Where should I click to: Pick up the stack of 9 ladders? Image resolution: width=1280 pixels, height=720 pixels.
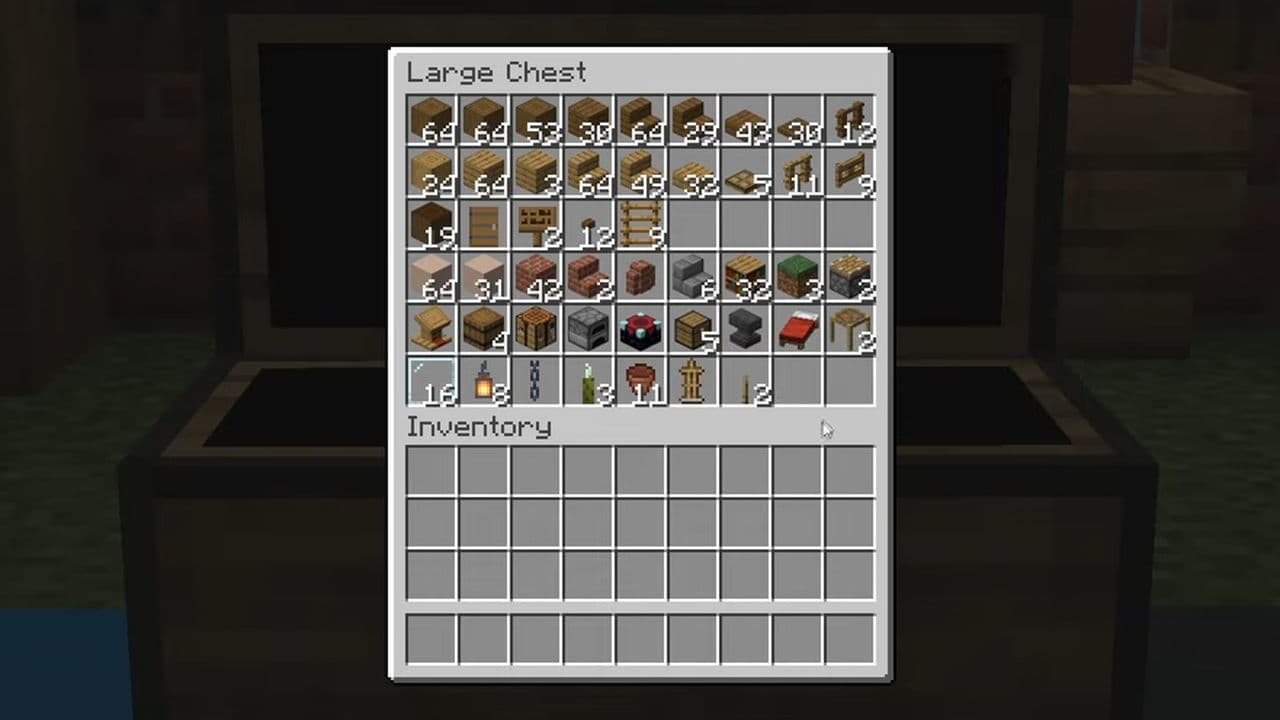click(640, 224)
